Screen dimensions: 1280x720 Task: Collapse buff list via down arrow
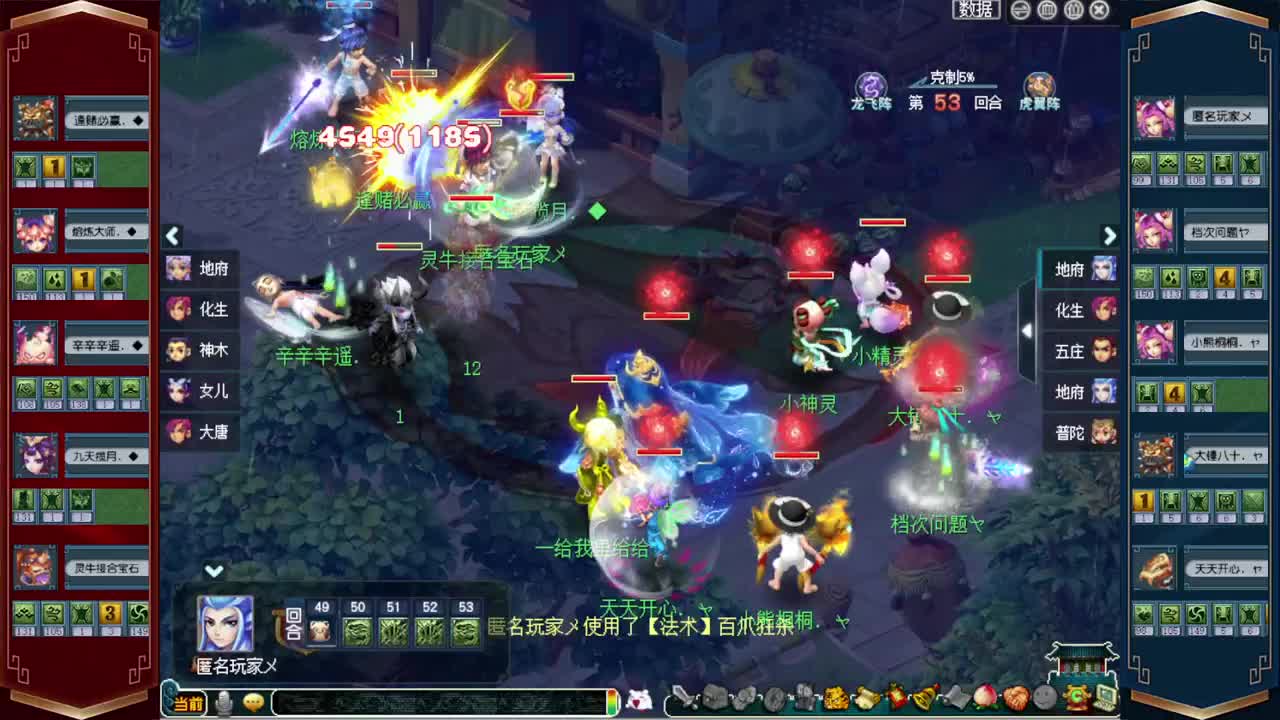pos(212,569)
